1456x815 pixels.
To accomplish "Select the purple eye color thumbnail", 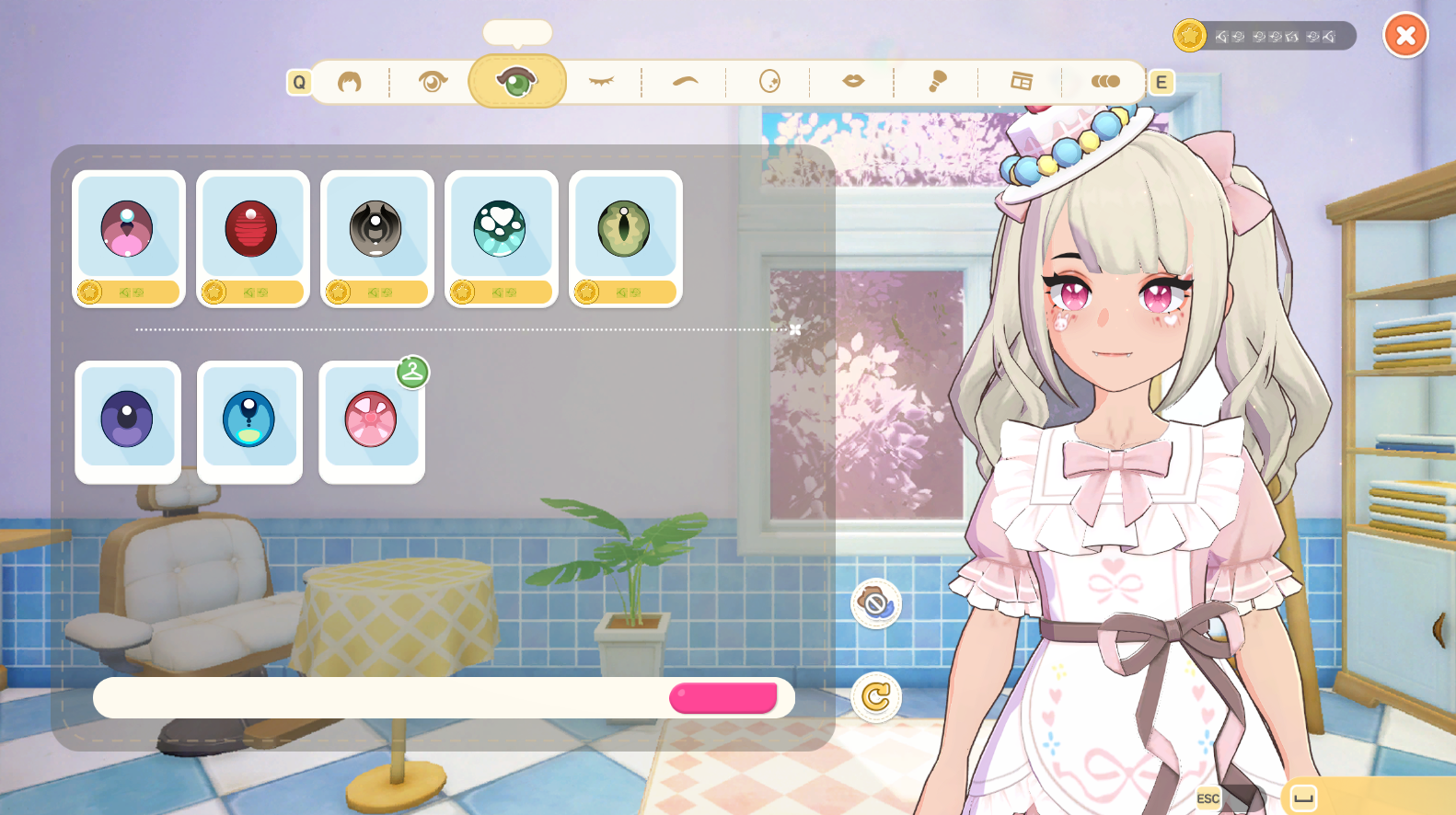I will tap(128, 419).
